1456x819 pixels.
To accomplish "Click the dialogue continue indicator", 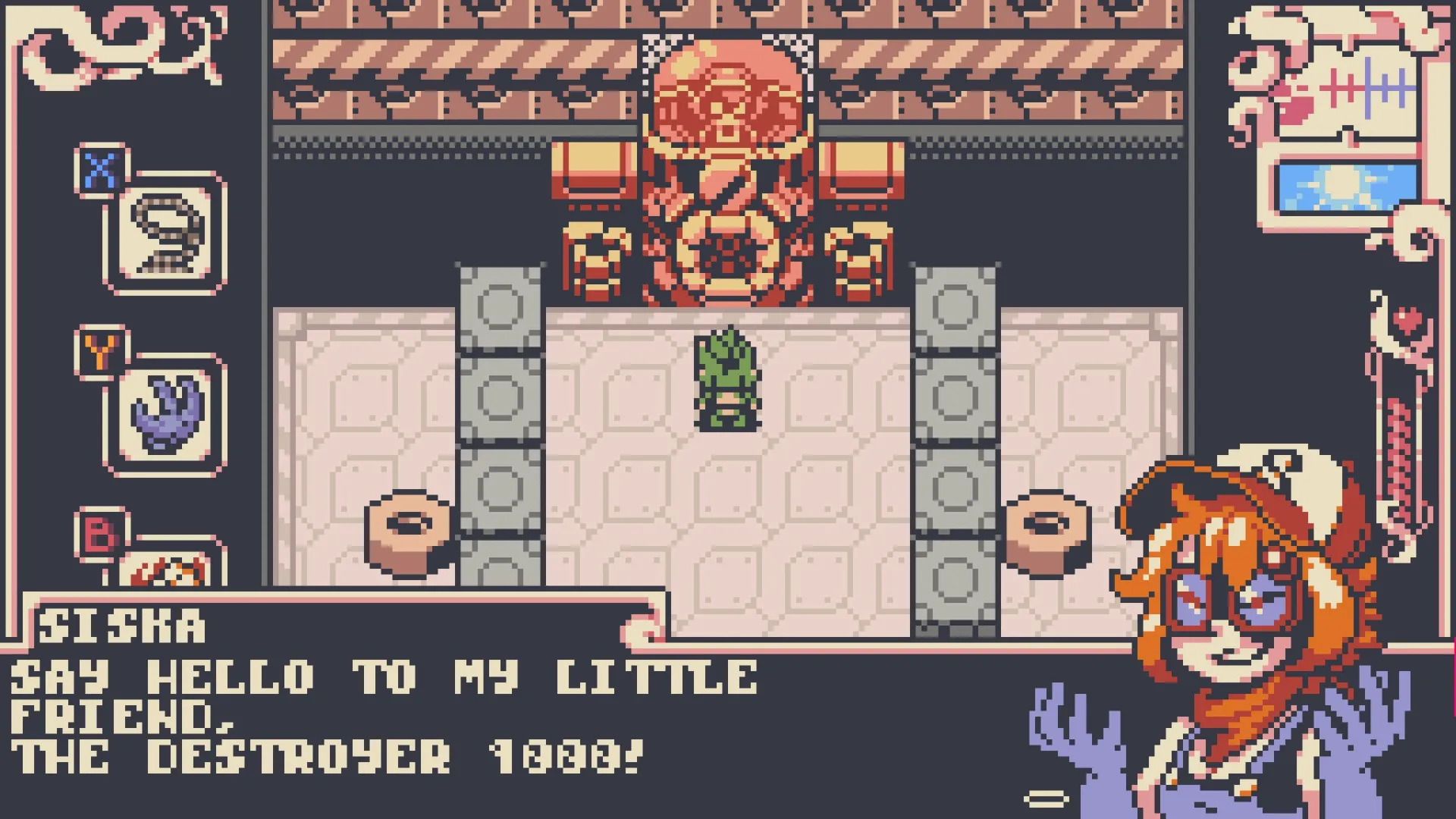I will click(1046, 798).
